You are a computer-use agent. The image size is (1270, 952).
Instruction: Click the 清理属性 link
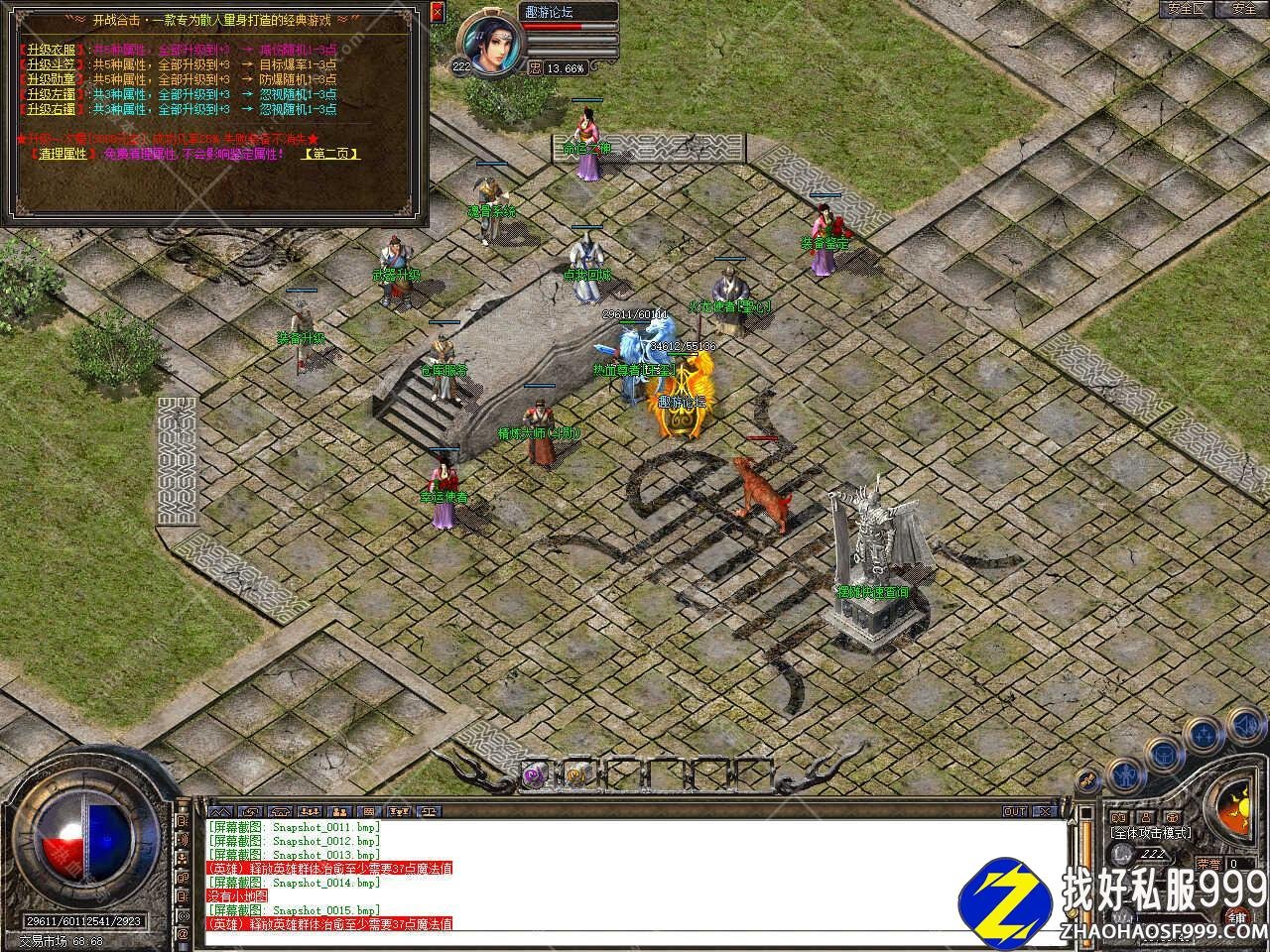(63, 154)
